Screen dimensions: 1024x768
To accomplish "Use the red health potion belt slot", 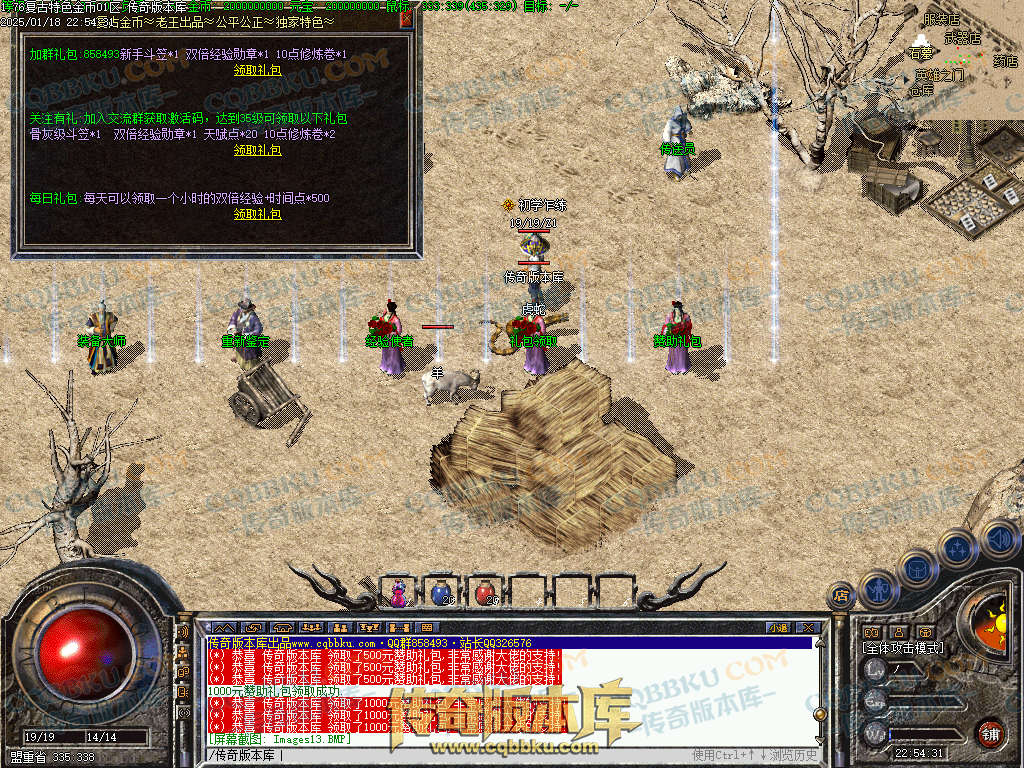I will pyautogui.click(x=486, y=593).
